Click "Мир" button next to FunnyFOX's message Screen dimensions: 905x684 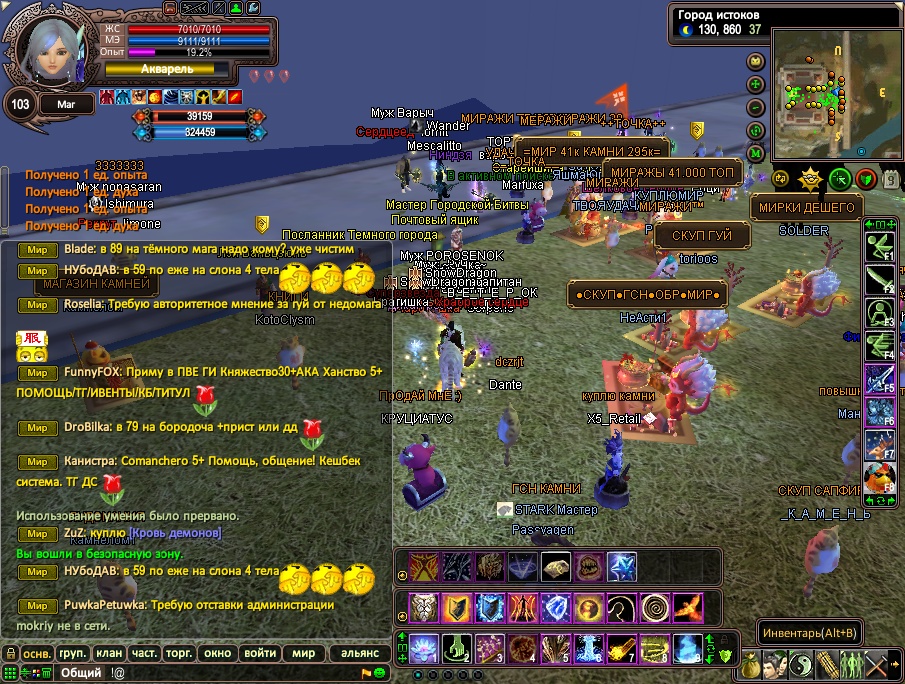point(37,372)
